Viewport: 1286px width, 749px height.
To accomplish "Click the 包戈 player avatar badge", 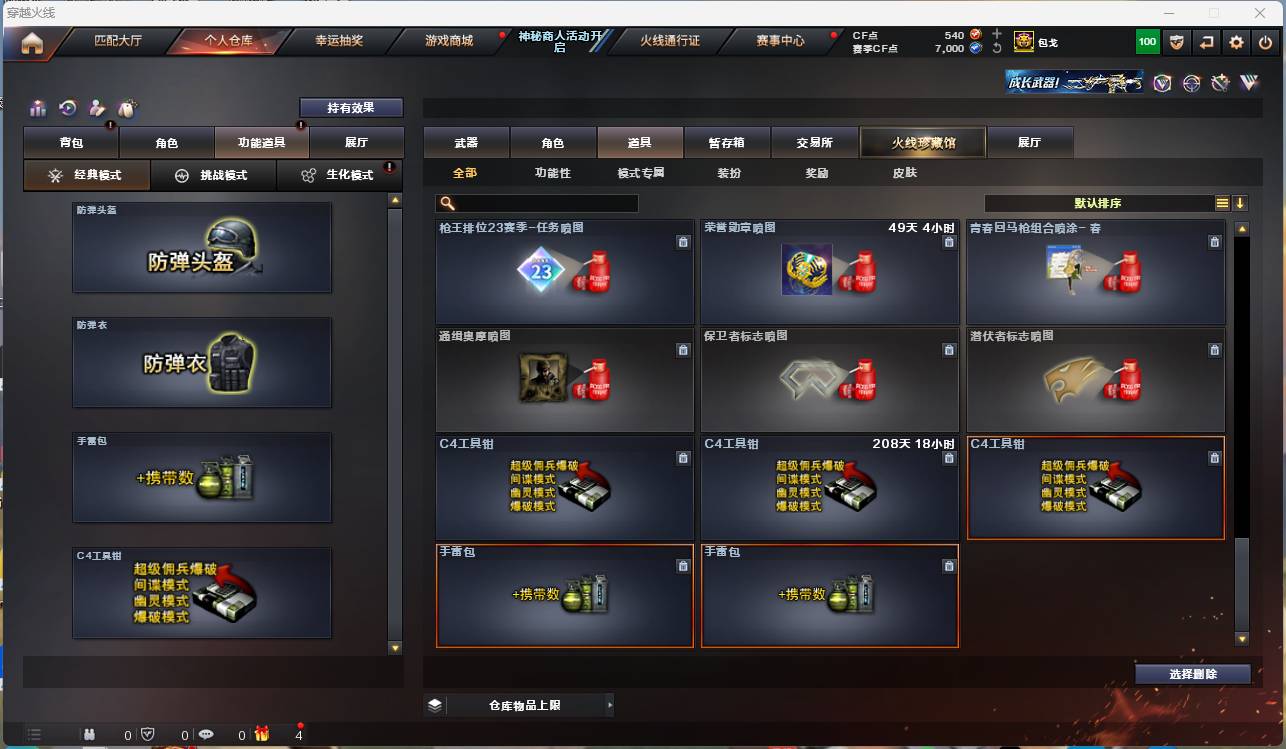I will (1023, 42).
